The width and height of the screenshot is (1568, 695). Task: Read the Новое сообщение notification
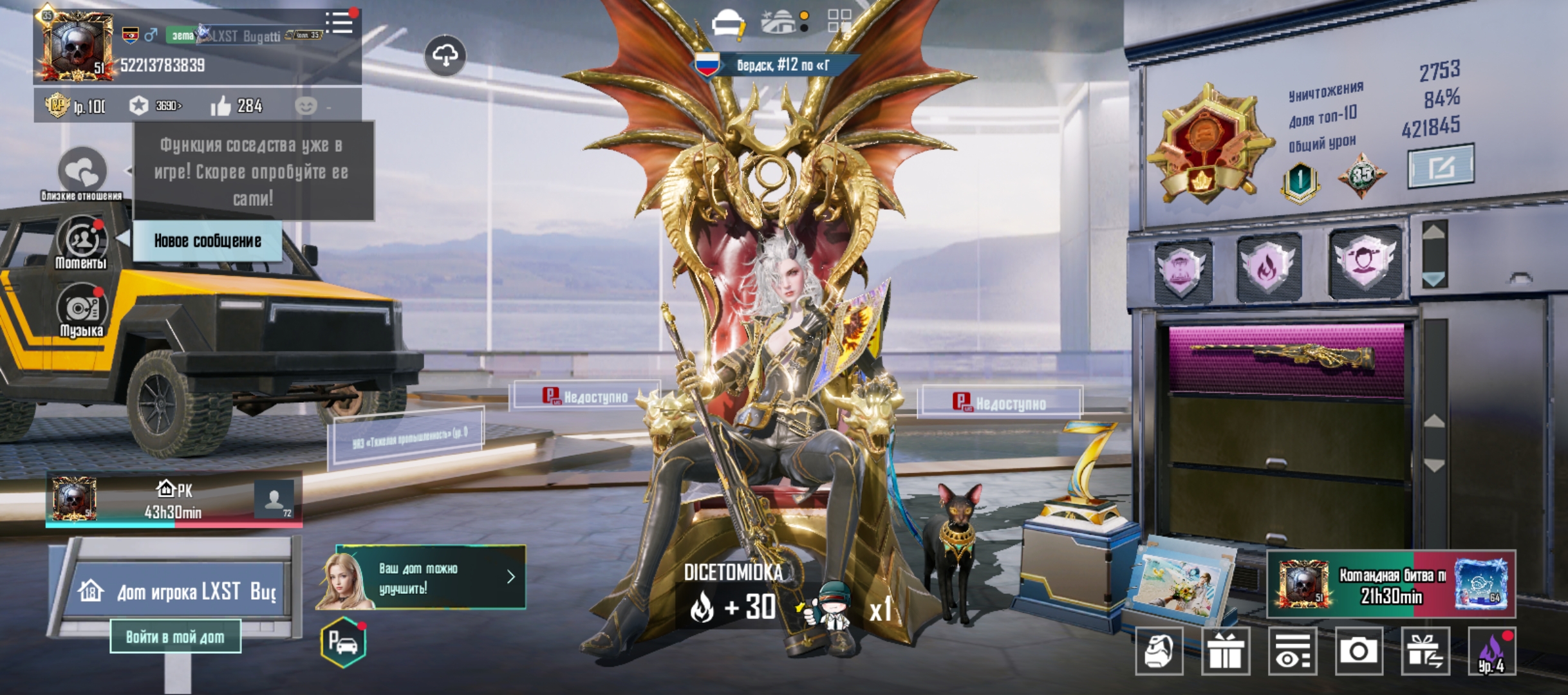207,241
